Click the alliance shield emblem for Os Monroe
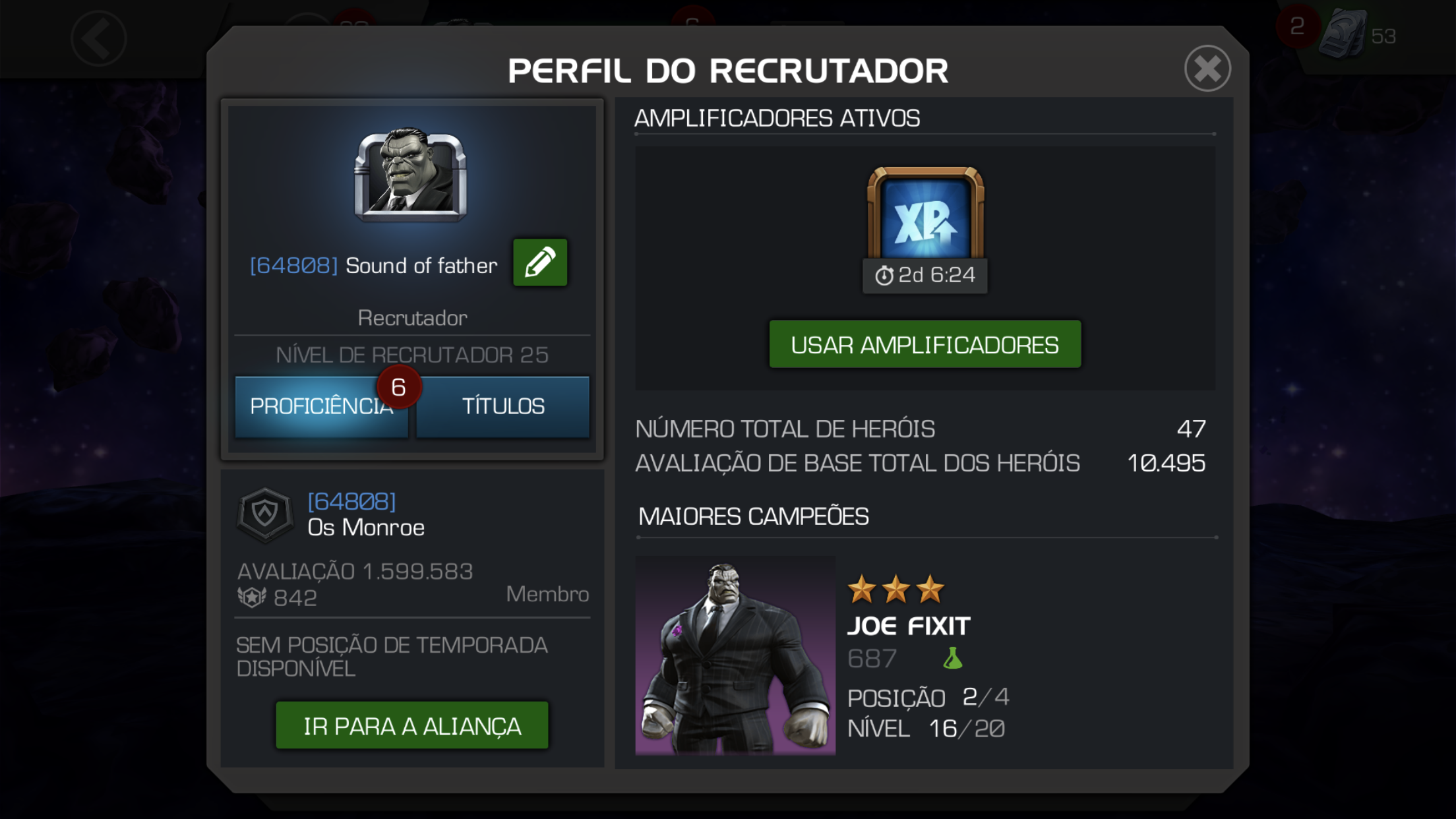 266,515
